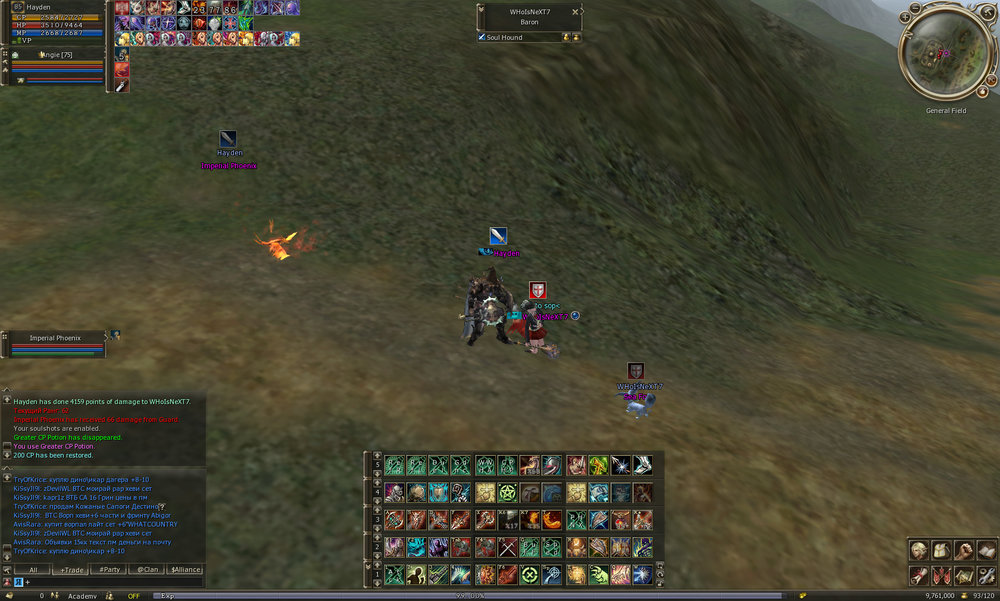Viewport: 1000px width, 601px height.
Task: Activate the green pentagram hotbar skill
Action: click(506, 492)
